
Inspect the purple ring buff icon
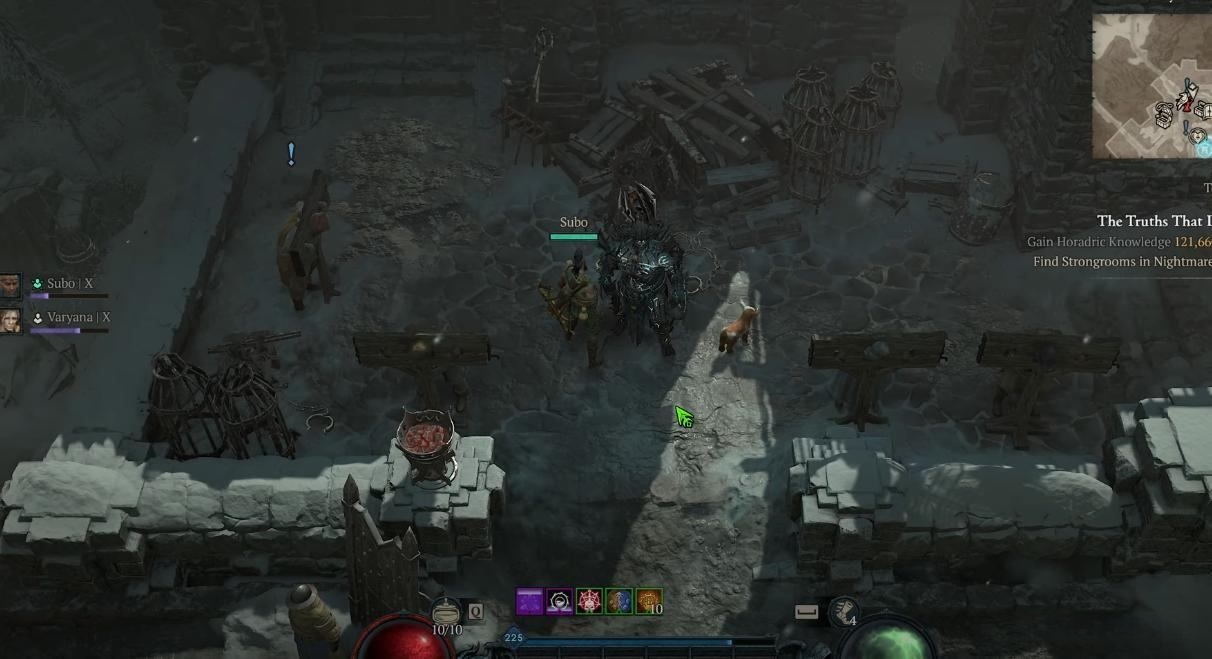pos(559,601)
